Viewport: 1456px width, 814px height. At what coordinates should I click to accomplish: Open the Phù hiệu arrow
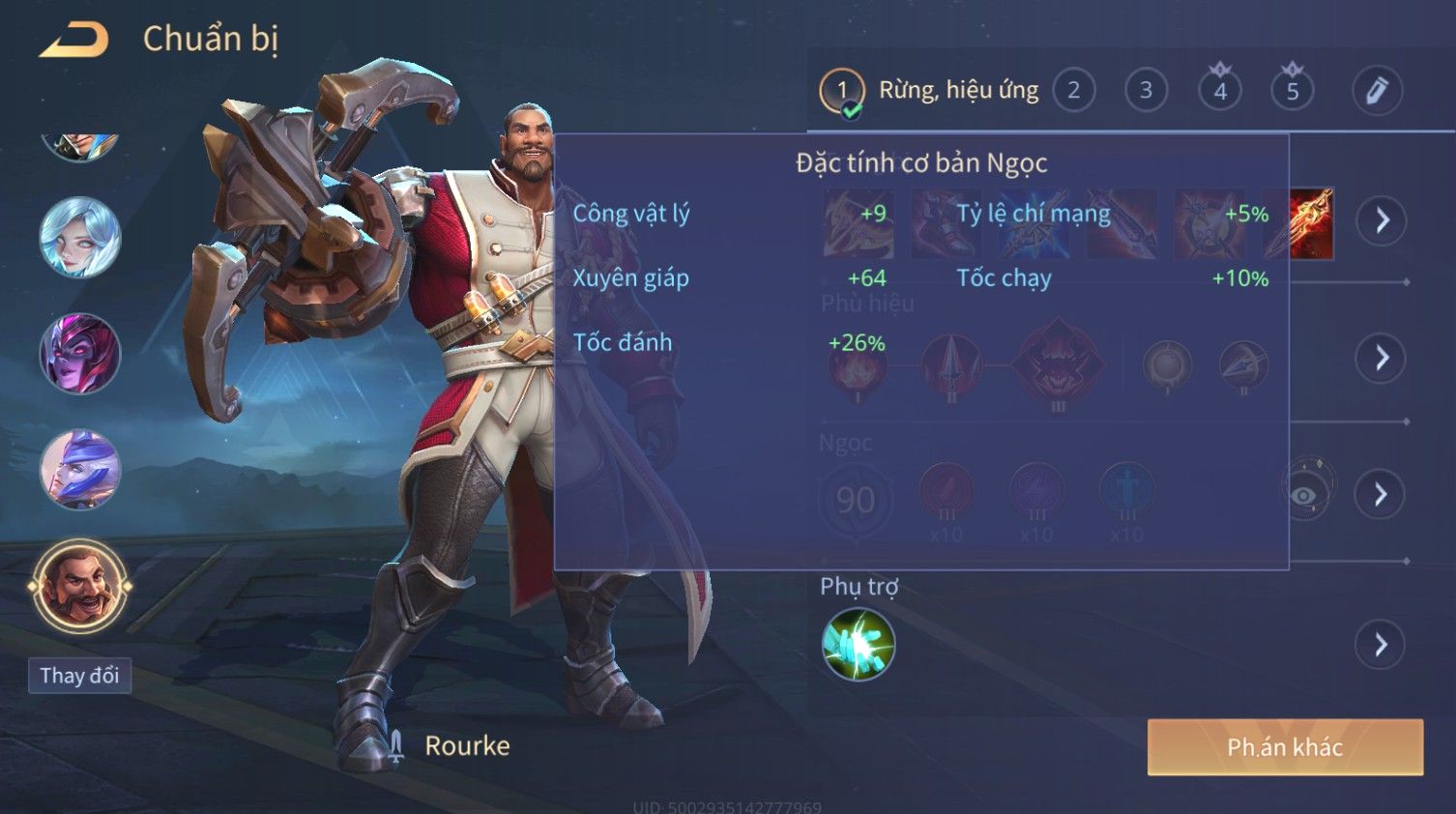(1382, 358)
